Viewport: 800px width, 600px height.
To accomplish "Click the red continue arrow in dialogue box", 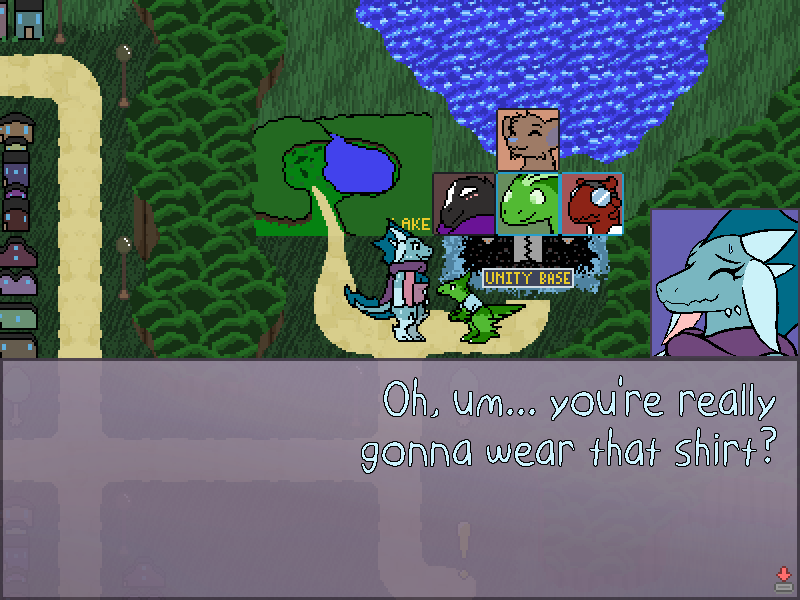I will click(783, 577).
